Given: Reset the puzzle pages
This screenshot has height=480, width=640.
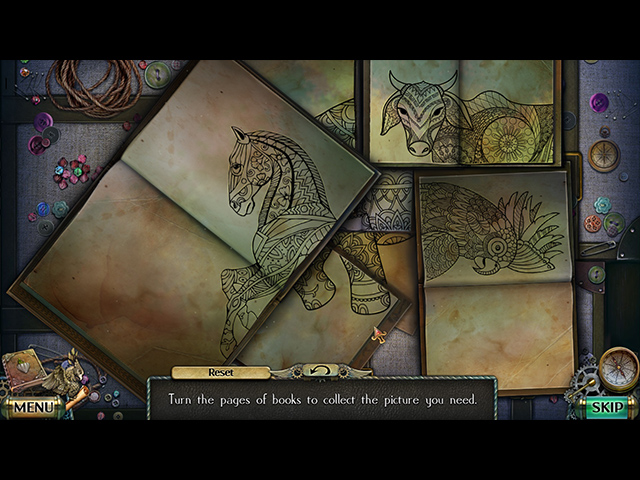Looking at the screenshot, I should click(x=221, y=372).
